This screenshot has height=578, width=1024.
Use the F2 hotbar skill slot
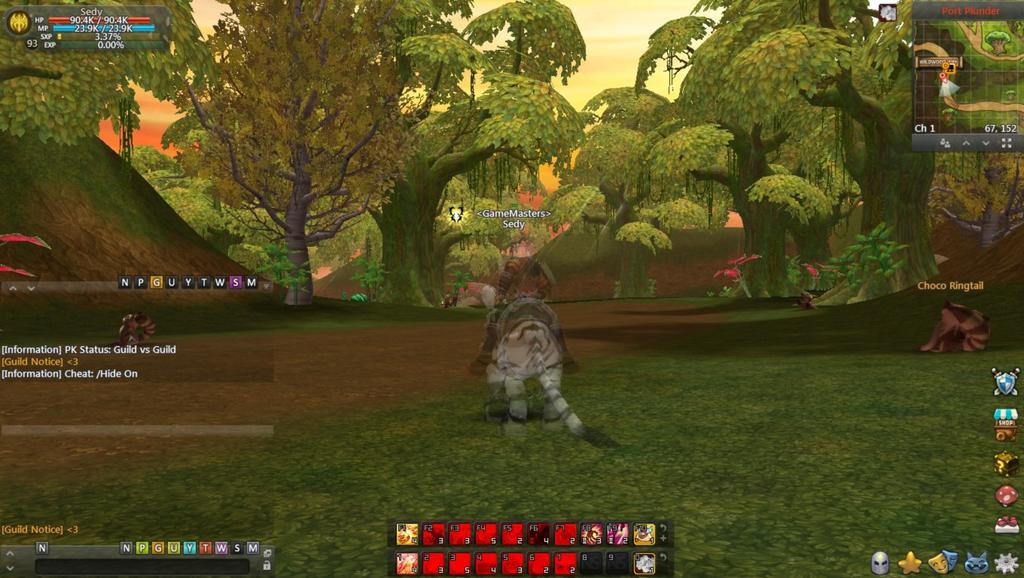[433, 534]
